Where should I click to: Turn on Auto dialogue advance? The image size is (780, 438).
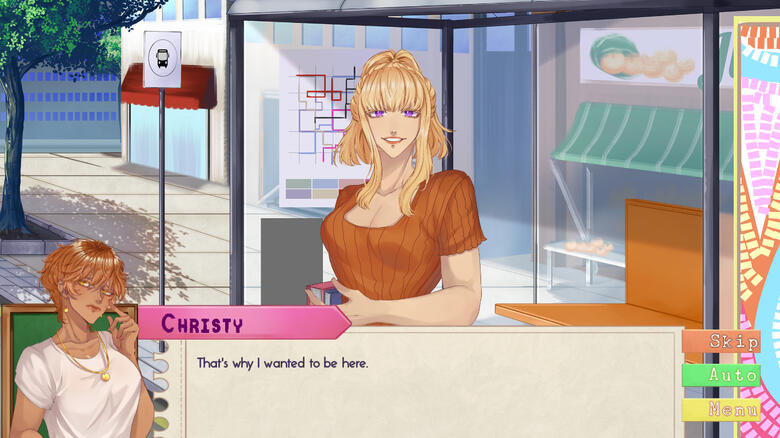click(720, 376)
